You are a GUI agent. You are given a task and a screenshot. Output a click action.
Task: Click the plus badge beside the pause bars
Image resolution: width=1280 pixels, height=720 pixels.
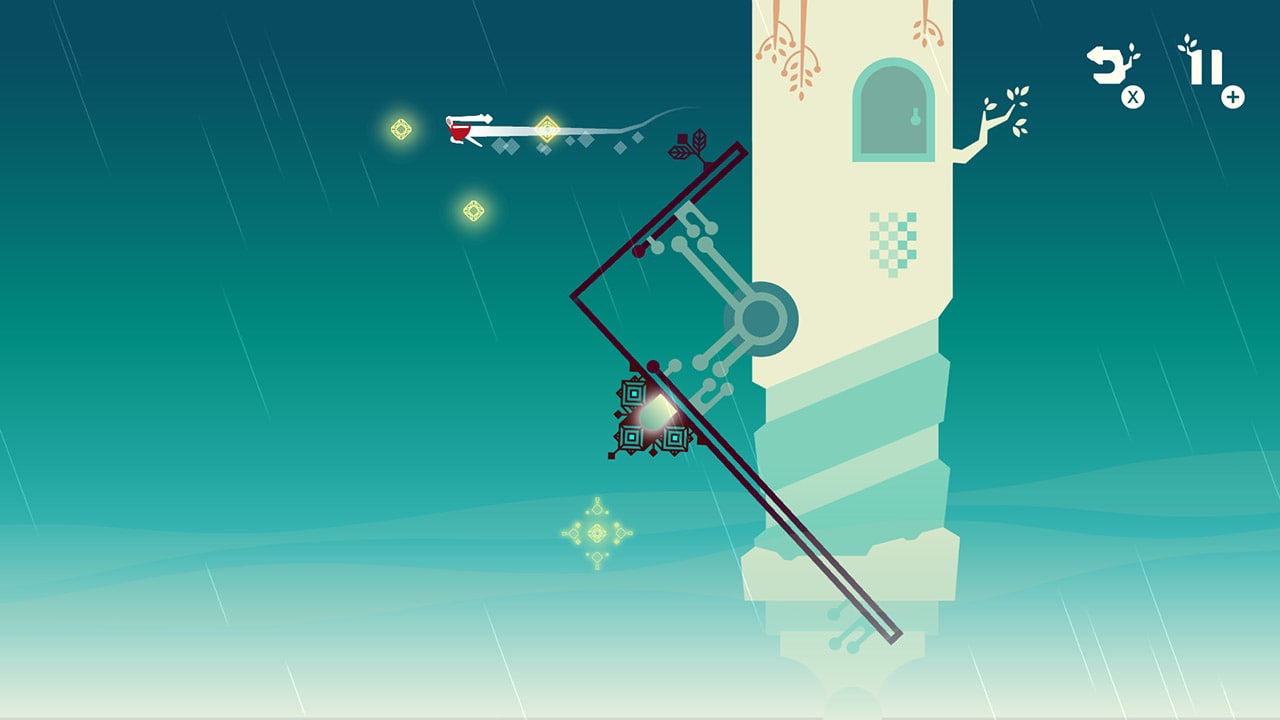(x=1232, y=97)
